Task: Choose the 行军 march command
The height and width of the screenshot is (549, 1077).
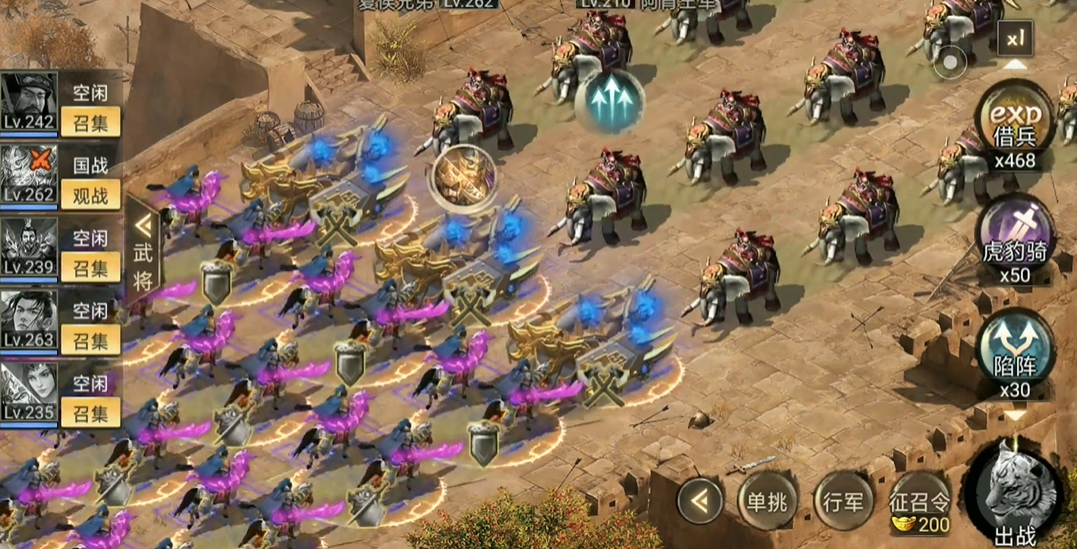Action: pos(839,503)
